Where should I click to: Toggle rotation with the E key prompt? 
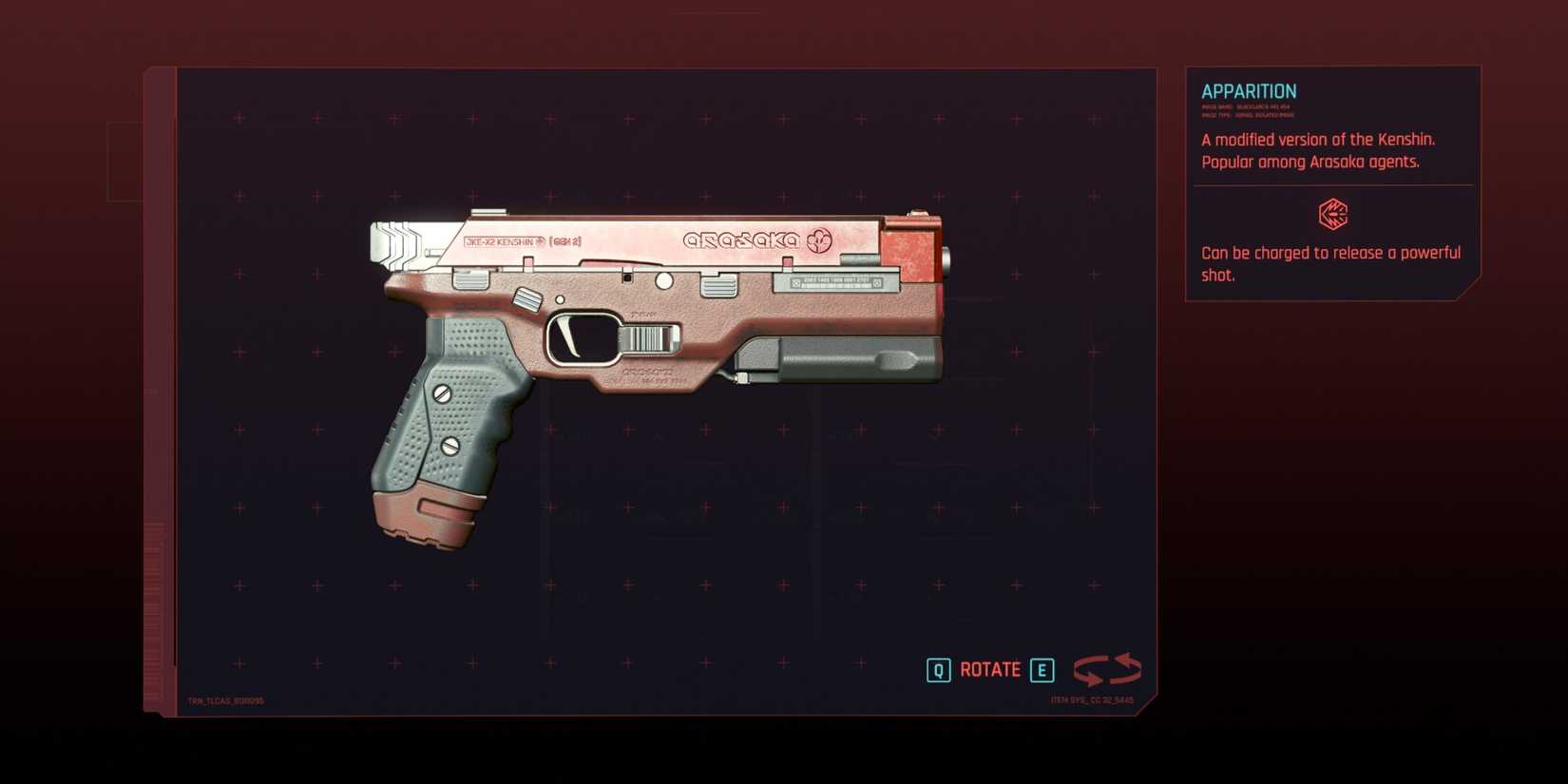1042,669
